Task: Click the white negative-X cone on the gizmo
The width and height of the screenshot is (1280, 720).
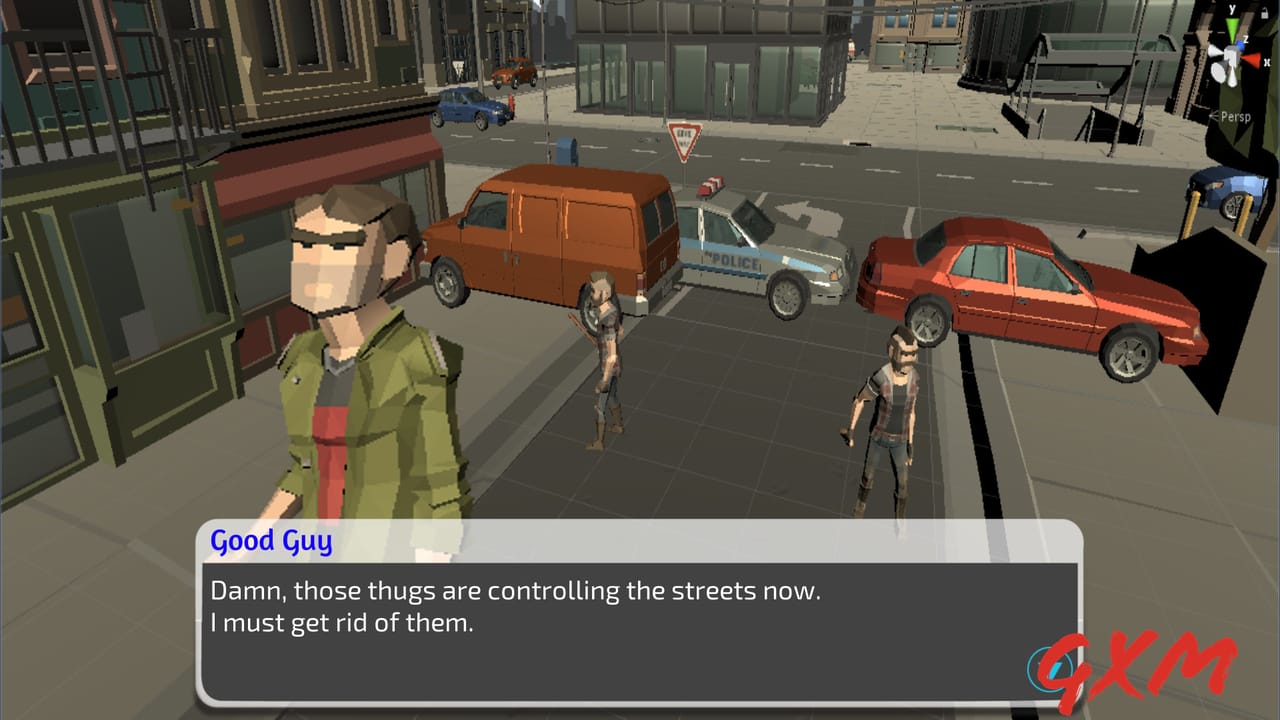Action: [x=1214, y=52]
